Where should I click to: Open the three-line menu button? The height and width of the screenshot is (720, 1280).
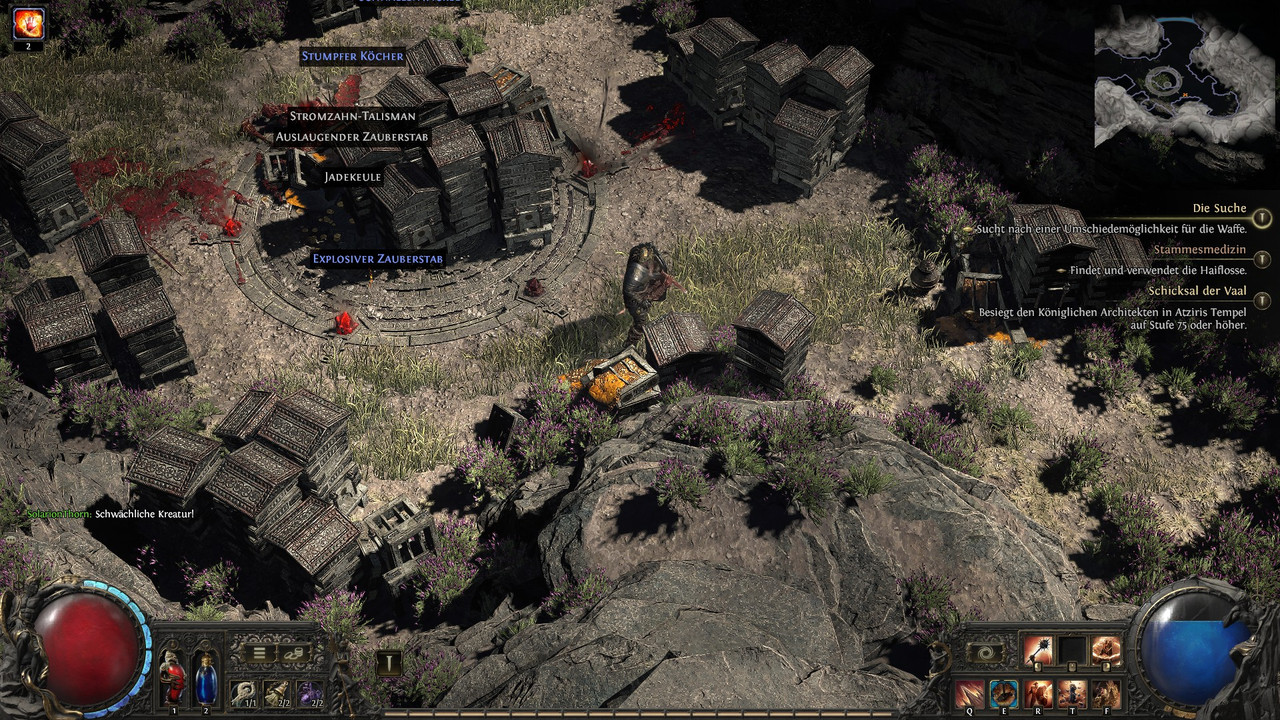258,654
